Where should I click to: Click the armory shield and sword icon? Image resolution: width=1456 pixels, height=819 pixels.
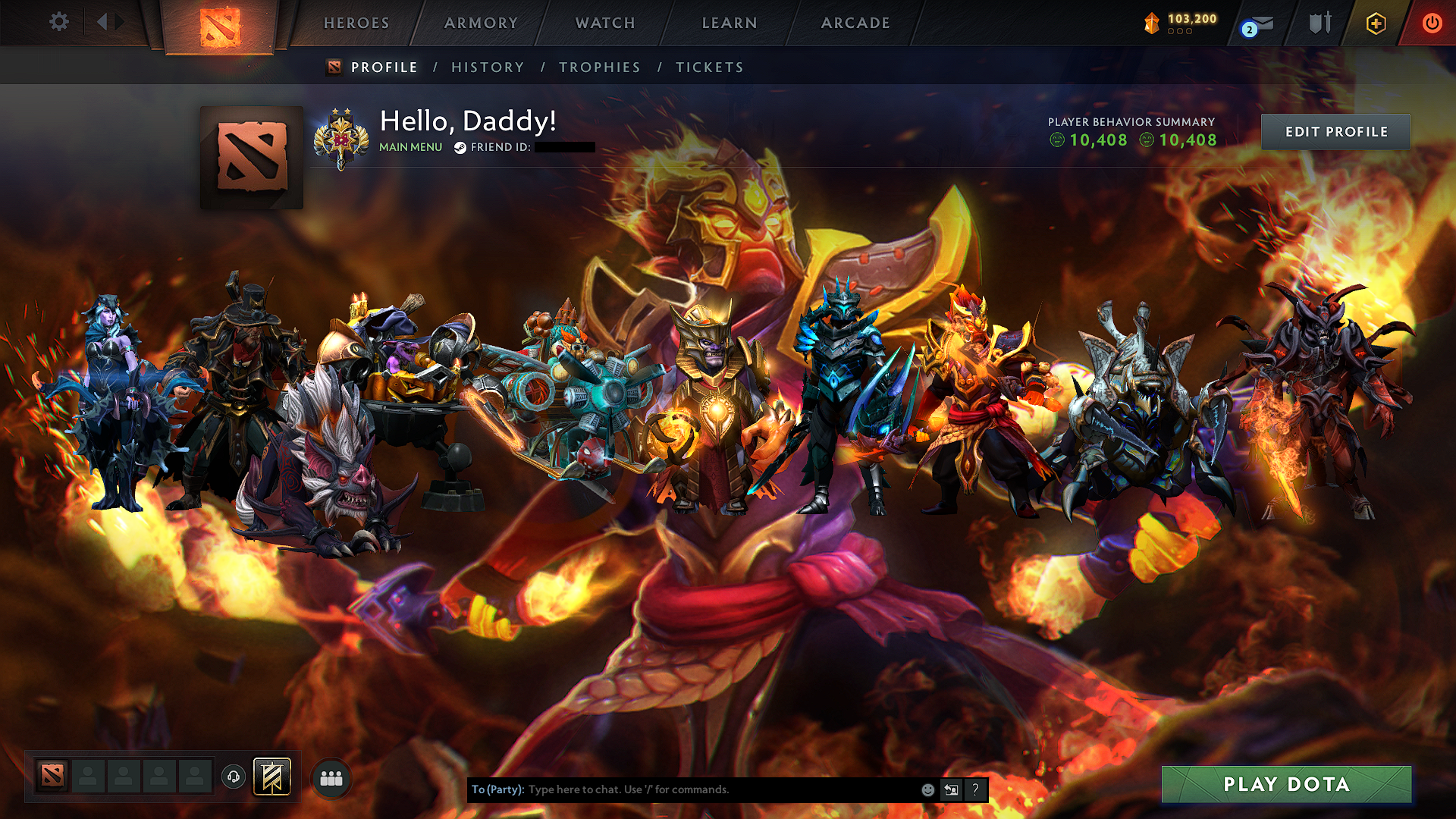pos(1319,24)
